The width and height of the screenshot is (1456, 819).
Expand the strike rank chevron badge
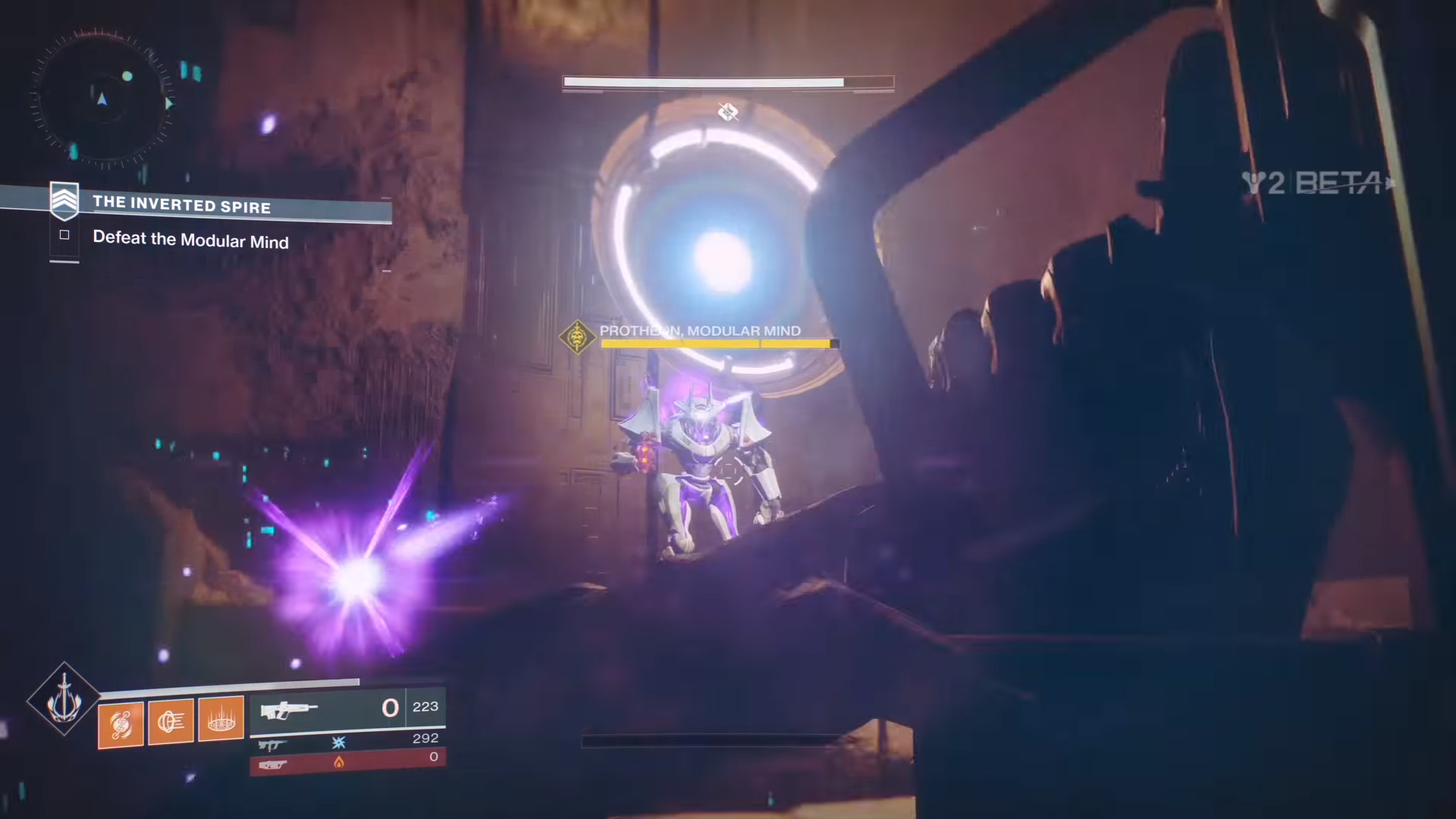click(x=64, y=200)
